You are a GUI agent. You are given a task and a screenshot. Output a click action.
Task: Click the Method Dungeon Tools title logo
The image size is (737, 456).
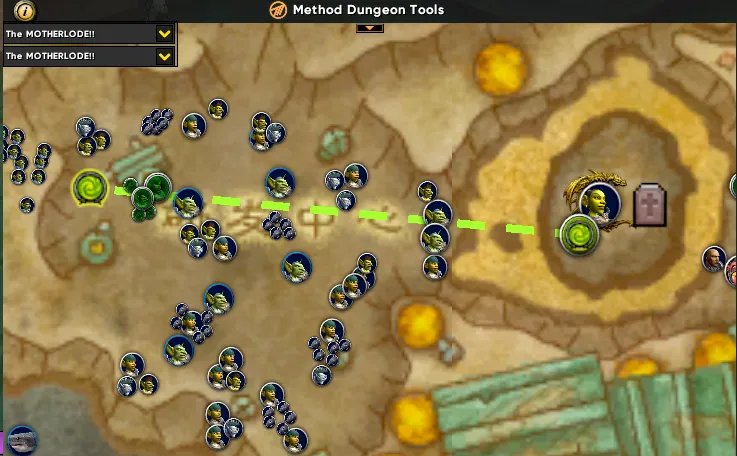277,10
